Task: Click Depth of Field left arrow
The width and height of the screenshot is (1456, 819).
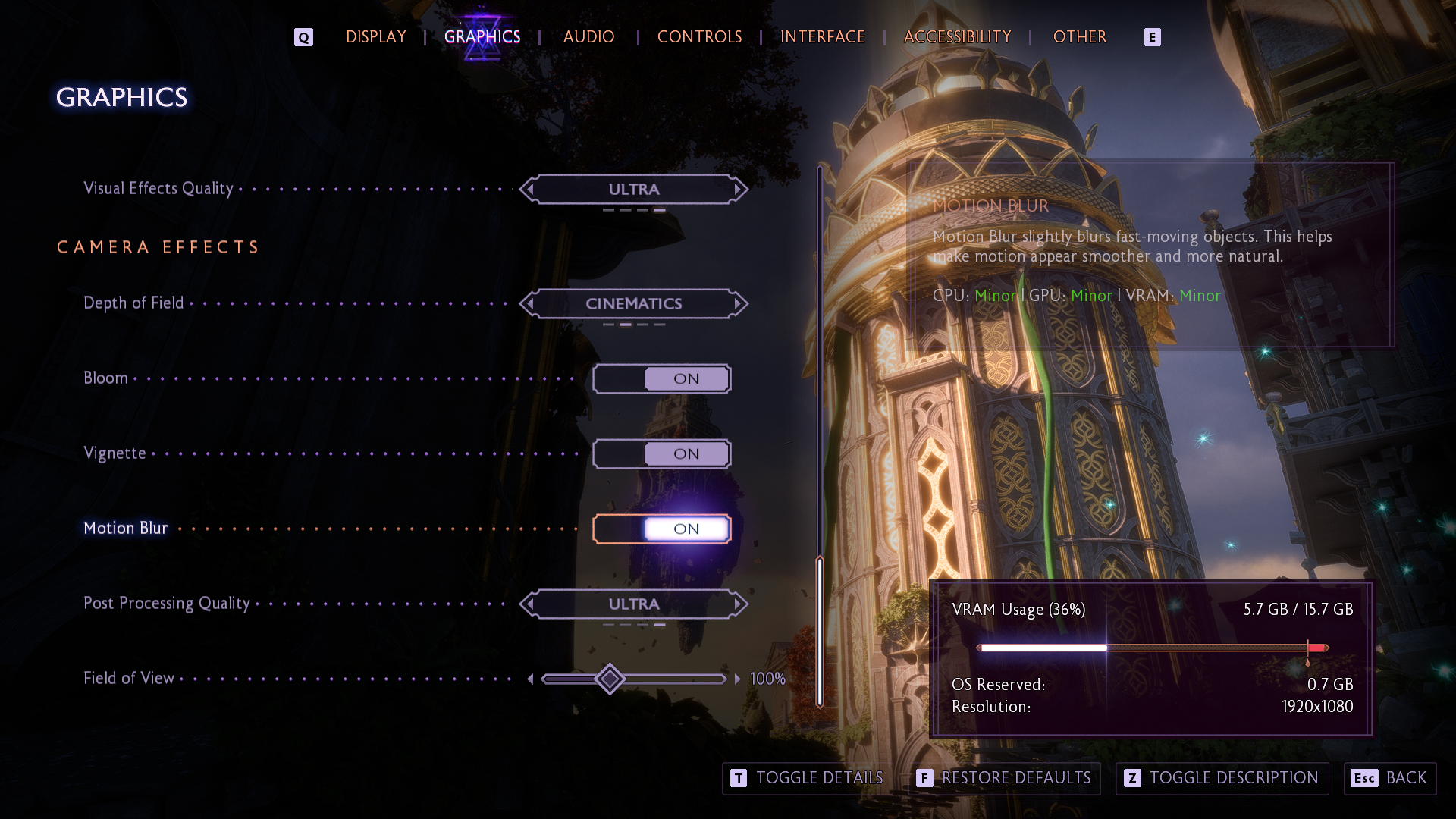Action: point(530,304)
